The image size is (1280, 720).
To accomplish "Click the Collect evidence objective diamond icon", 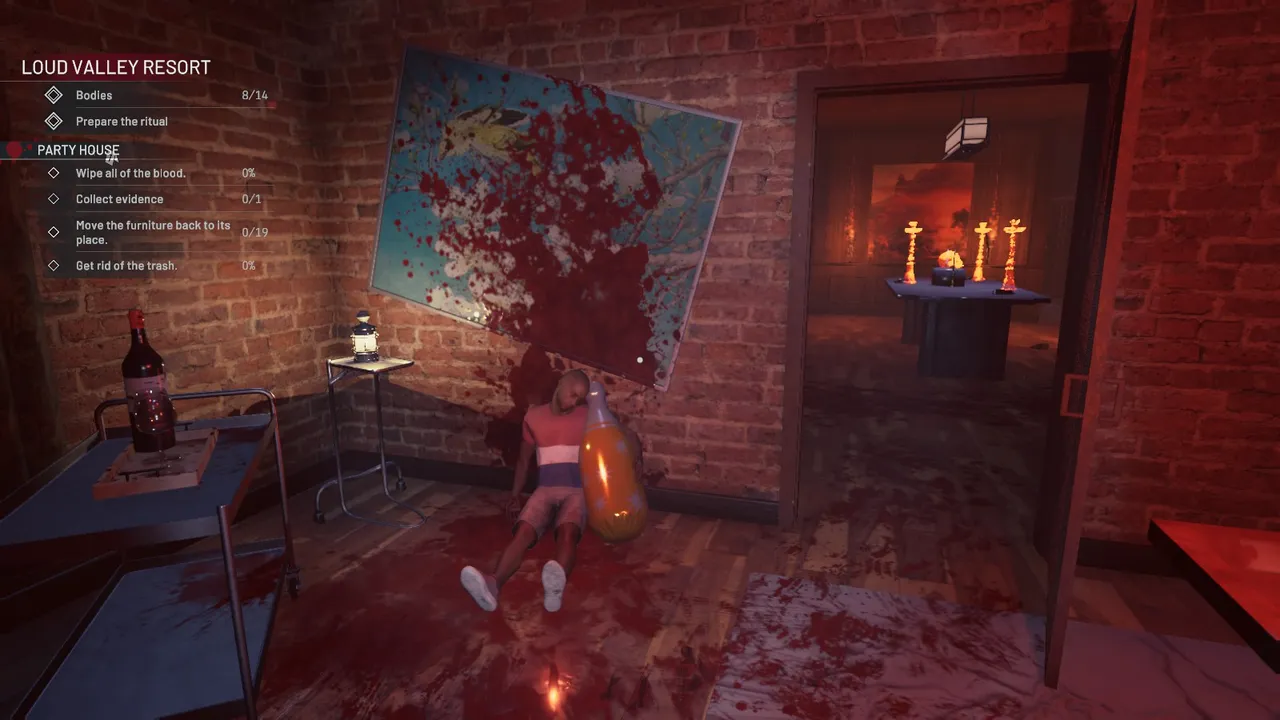I will (x=56, y=198).
